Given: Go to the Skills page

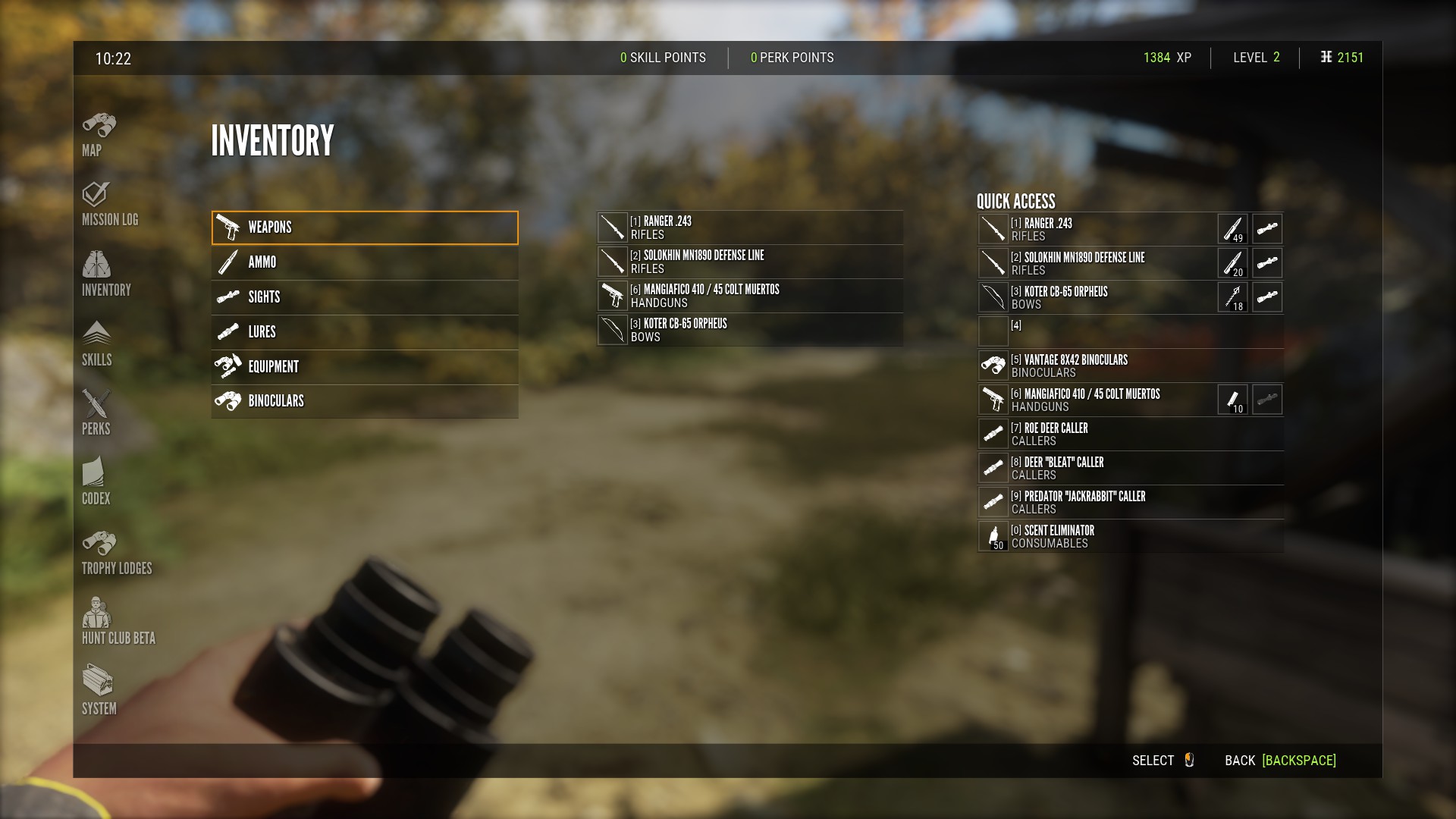Looking at the screenshot, I should pyautogui.click(x=96, y=344).
